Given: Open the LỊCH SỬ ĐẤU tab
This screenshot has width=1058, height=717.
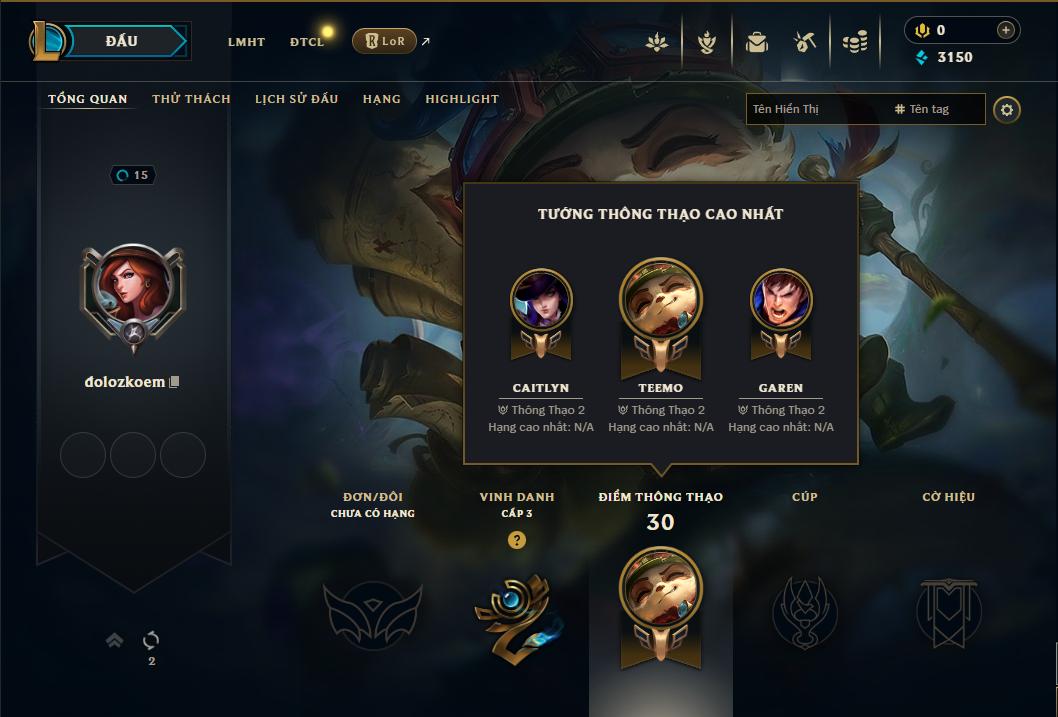Looking at the screenshot, I should tap(296, 99).
